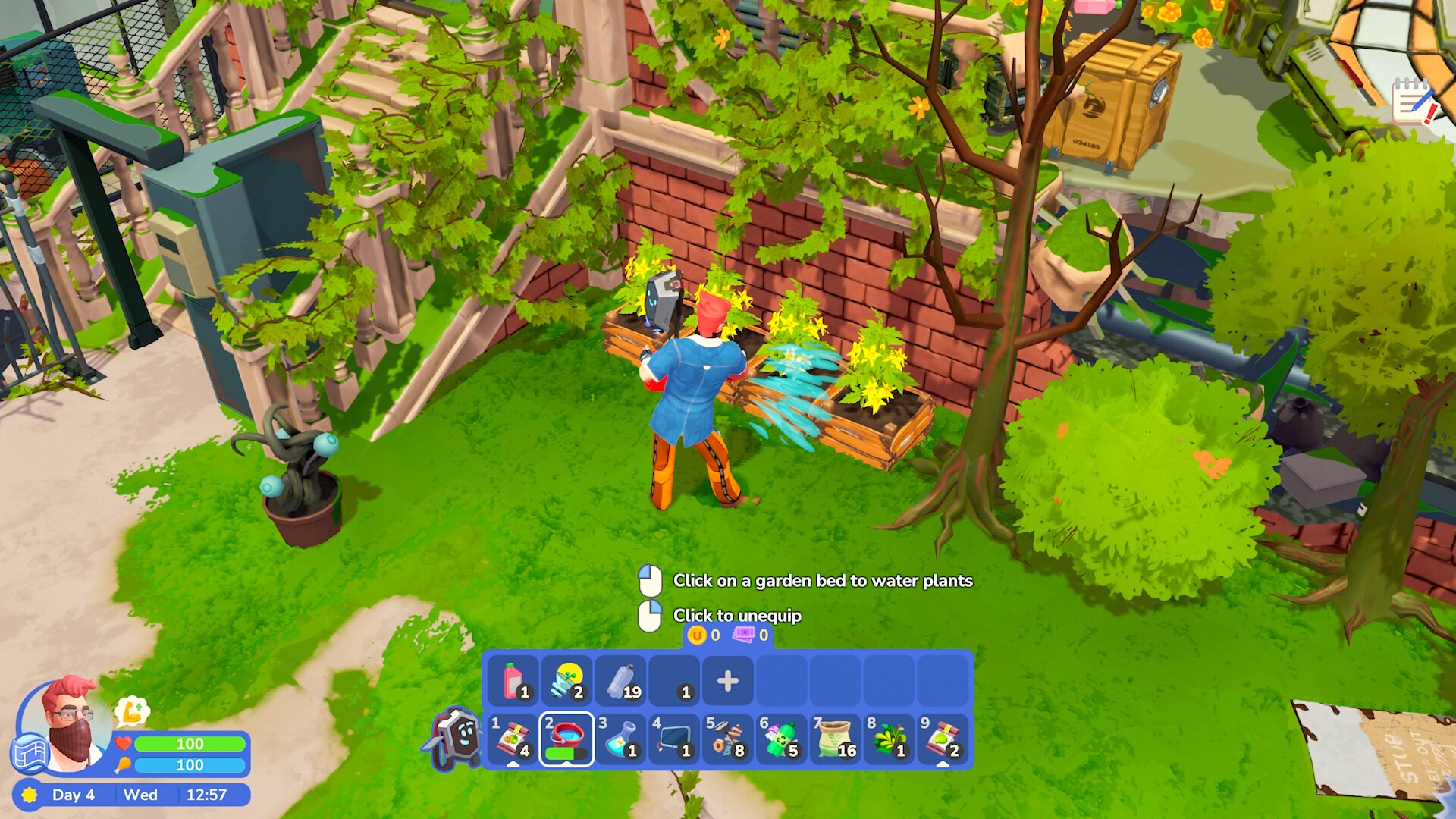Select the leafy plant seedling in slot 8

(889, 739)
